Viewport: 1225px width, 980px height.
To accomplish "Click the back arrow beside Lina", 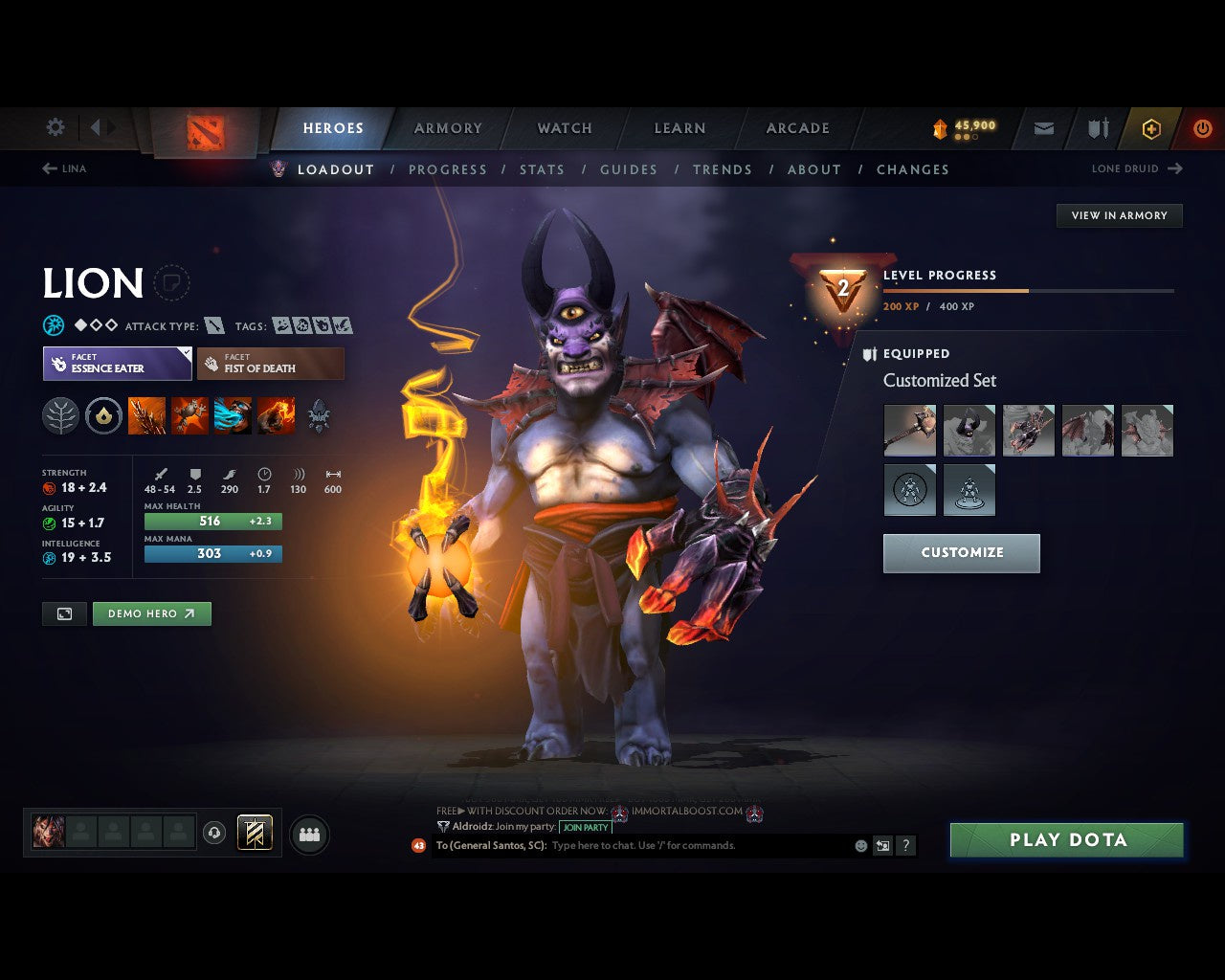I will click(49, 168).
